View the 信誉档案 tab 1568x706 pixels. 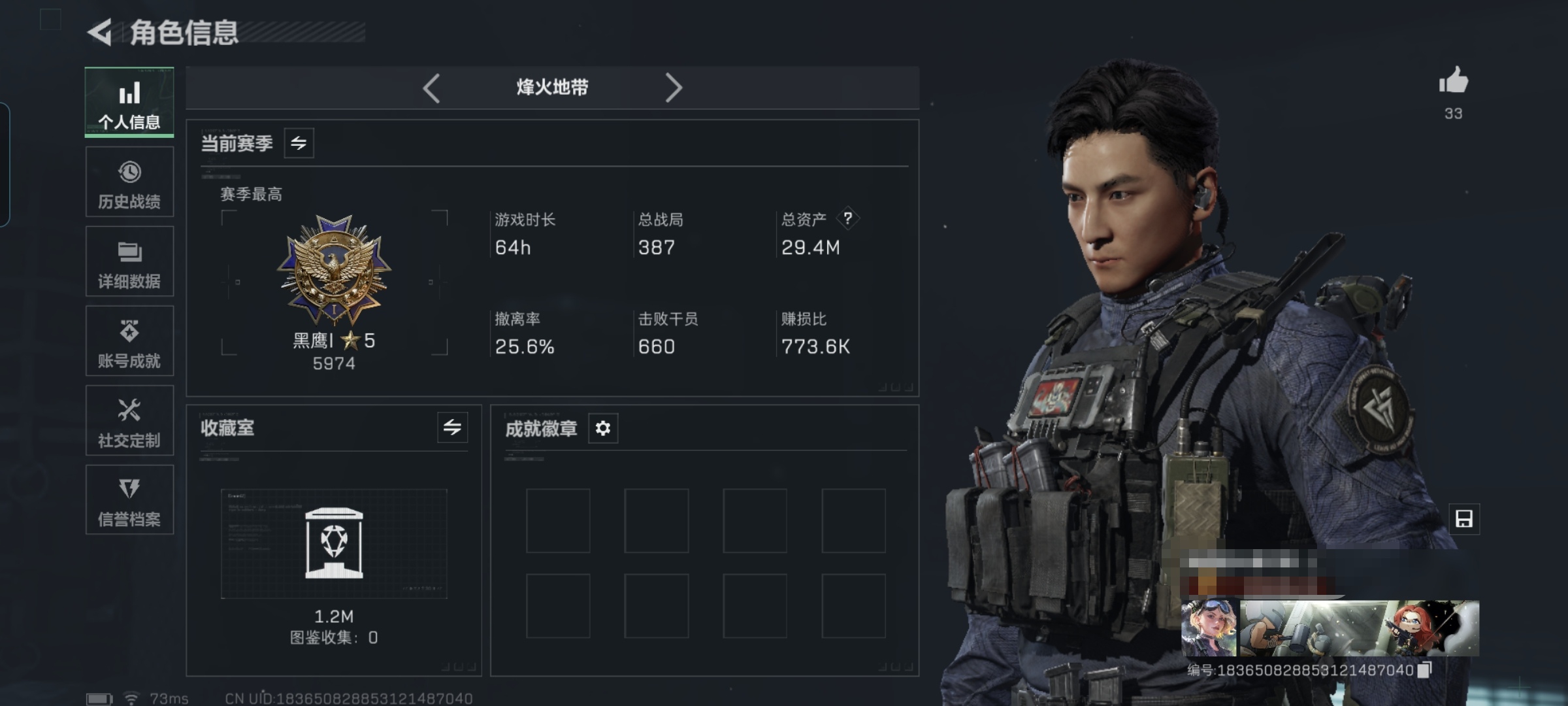(x=129, y=501)
